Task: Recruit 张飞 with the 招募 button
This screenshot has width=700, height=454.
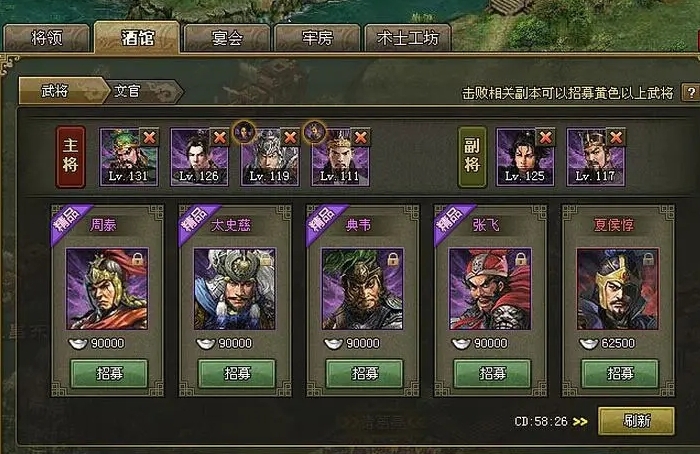Action: [492, 374]
